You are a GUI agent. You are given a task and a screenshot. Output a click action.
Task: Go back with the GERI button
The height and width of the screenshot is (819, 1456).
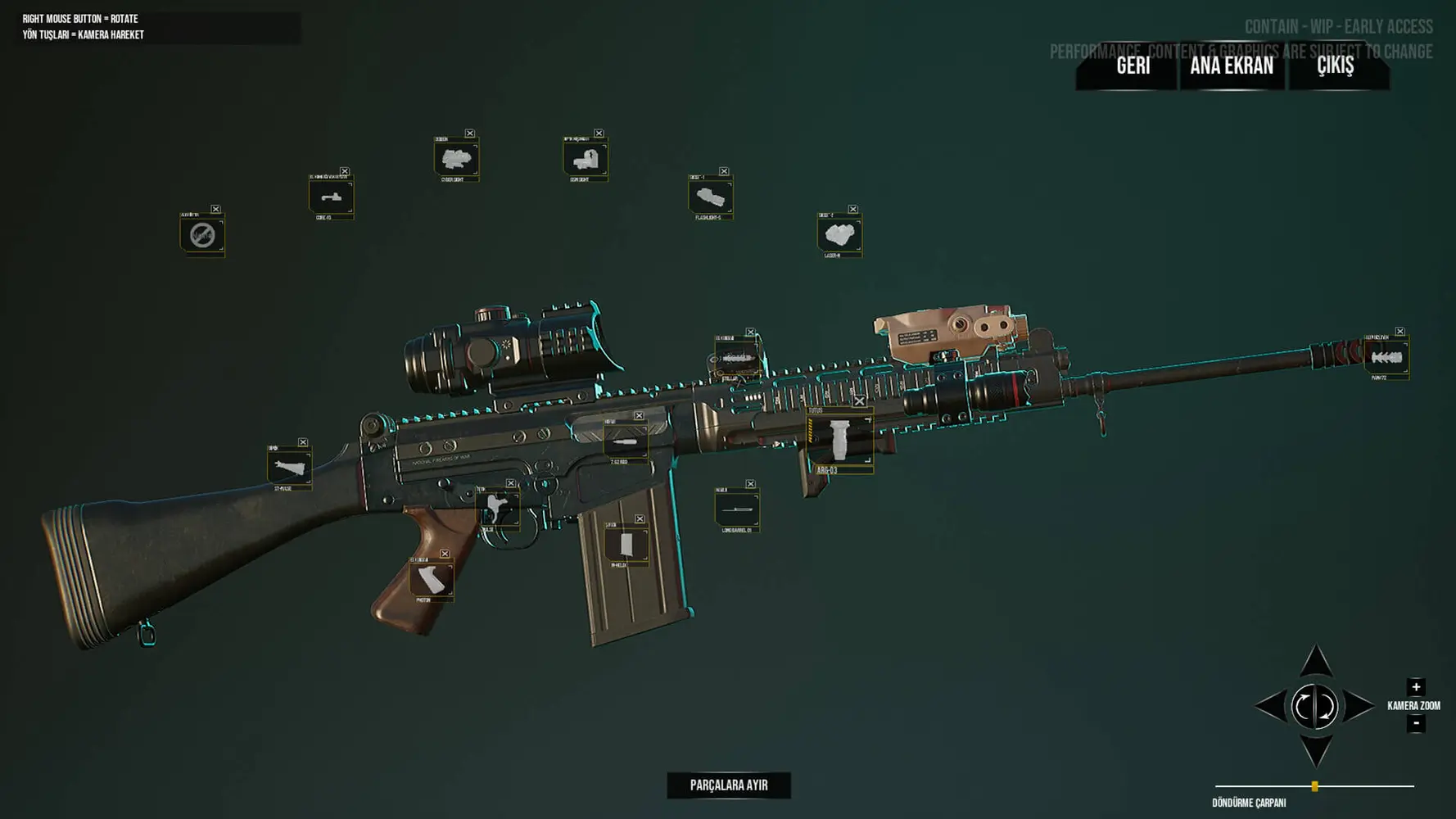[1133, 66]
